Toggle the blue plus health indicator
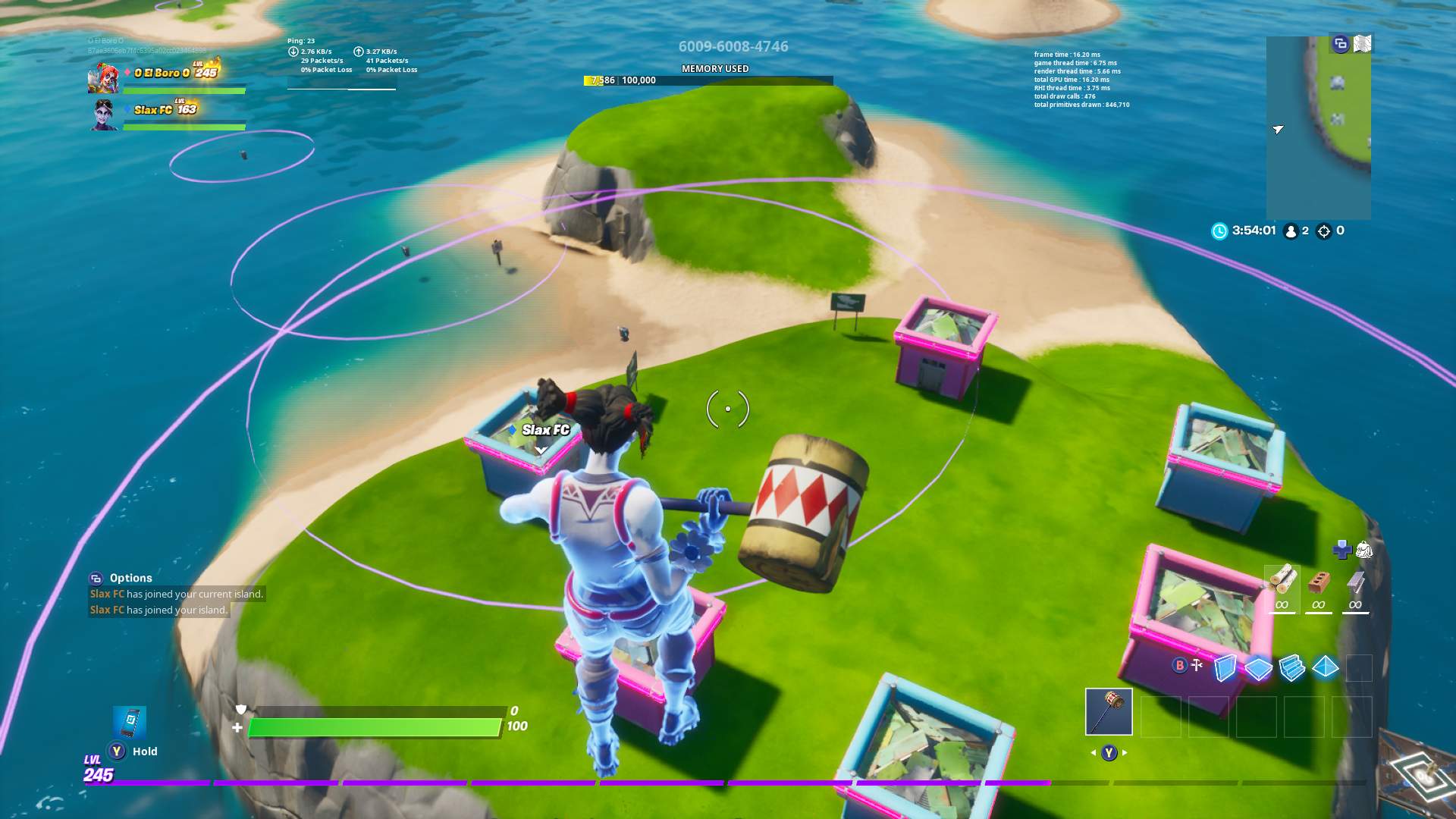Image resolution: width=1456 pixels, height=819 pixels. [1342, 549]
